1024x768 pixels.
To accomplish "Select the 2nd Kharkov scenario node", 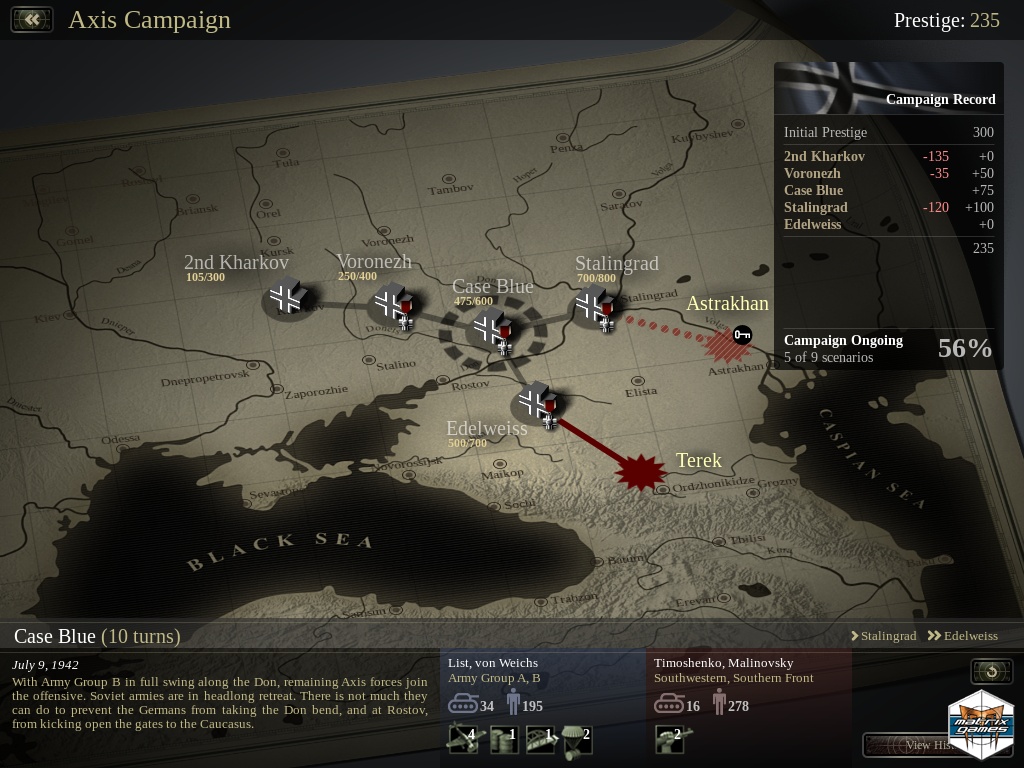I will tap(288, 297).
